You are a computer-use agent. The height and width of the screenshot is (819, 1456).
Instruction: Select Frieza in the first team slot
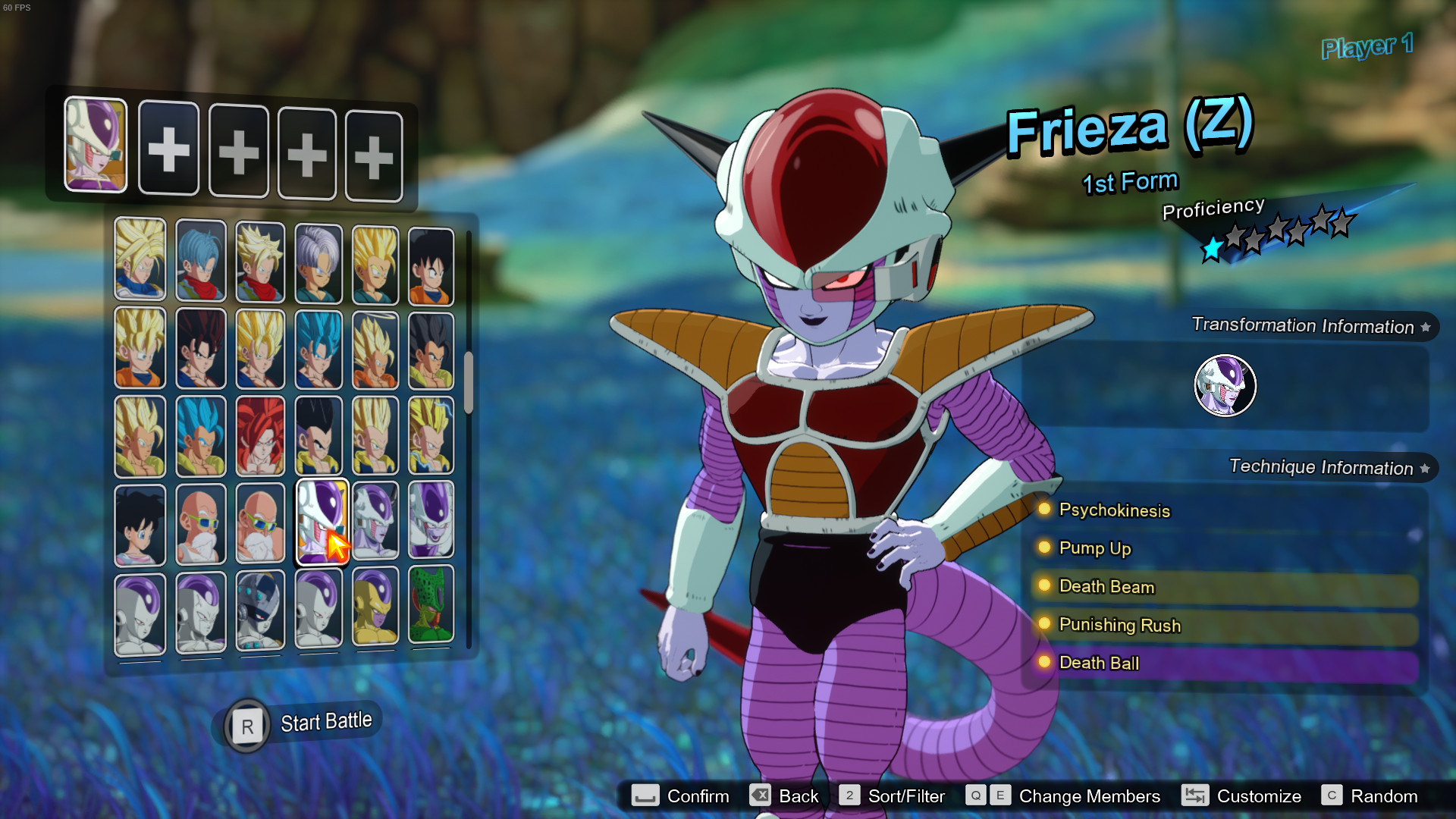point(96,144)
